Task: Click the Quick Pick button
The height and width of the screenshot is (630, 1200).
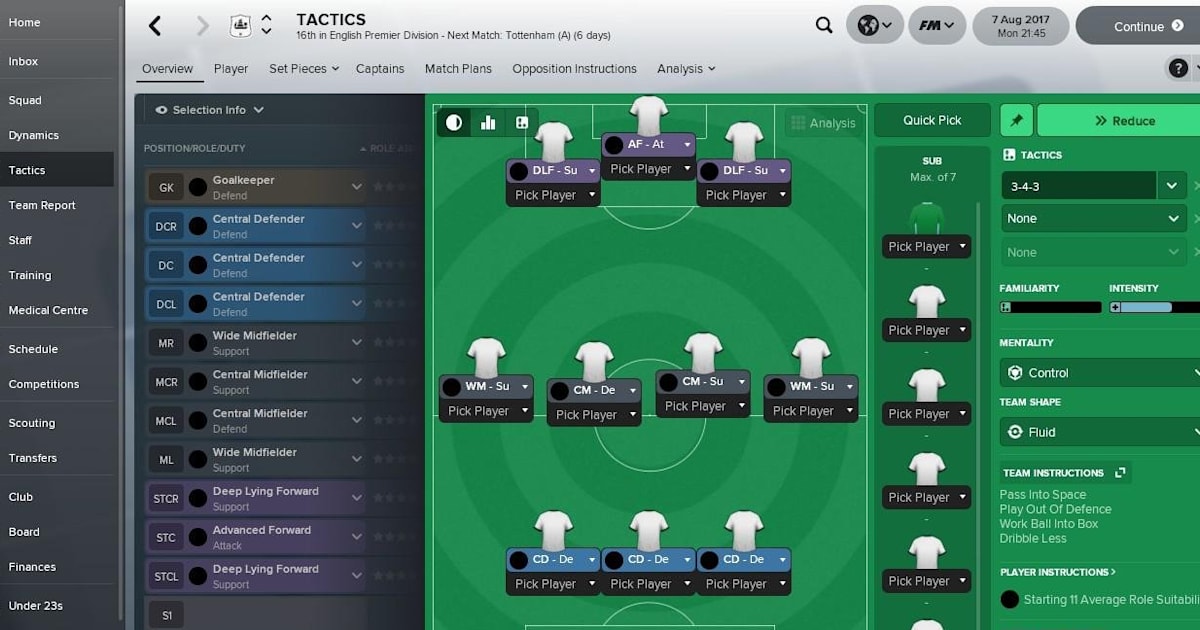Action: (x=932, y=120)
